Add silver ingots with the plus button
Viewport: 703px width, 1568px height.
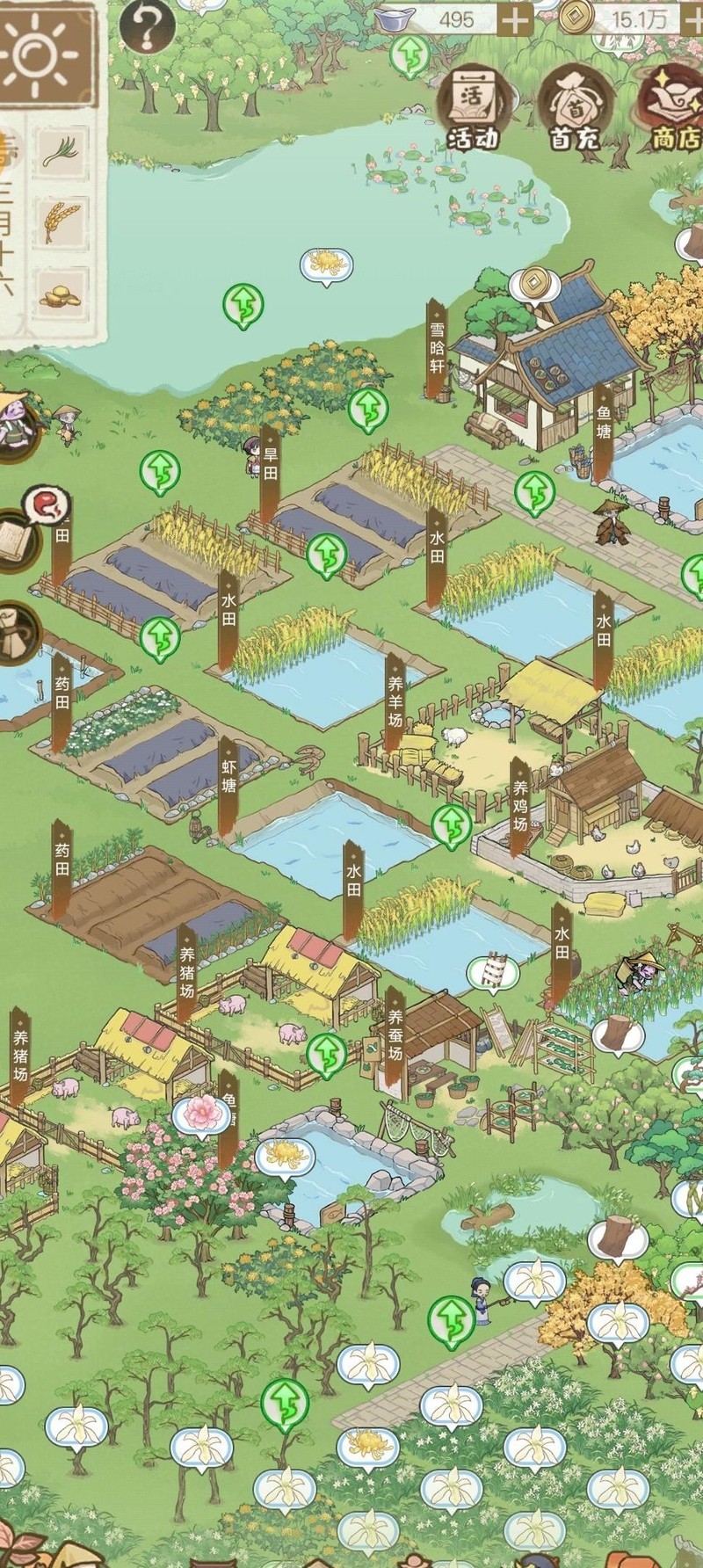pos(516,18)
